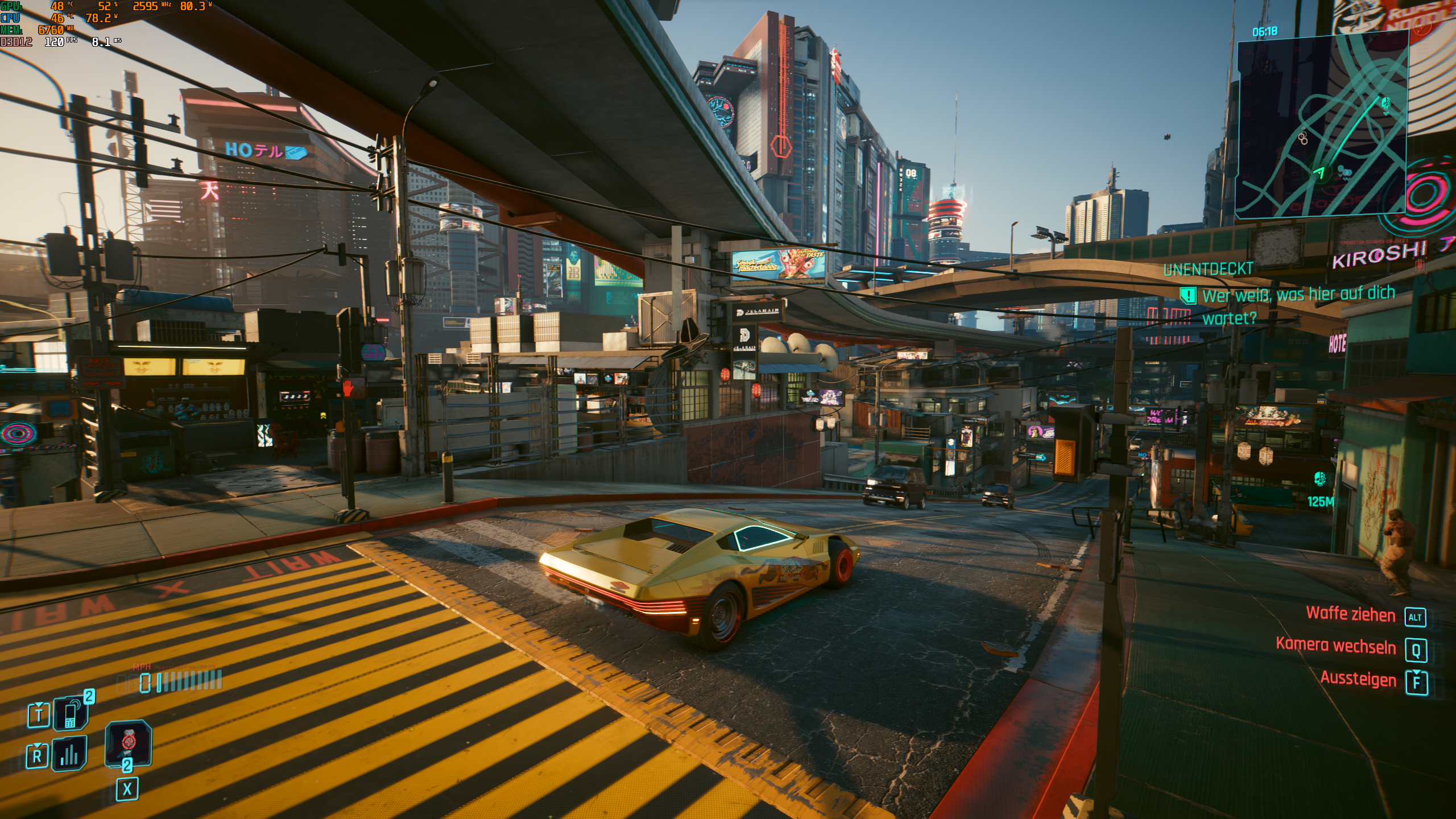The width and height of the screenshot is (1456, 819).
Task: Open the UNENTDECKT quest tracker entry
Action: [x=1207, y=270]
